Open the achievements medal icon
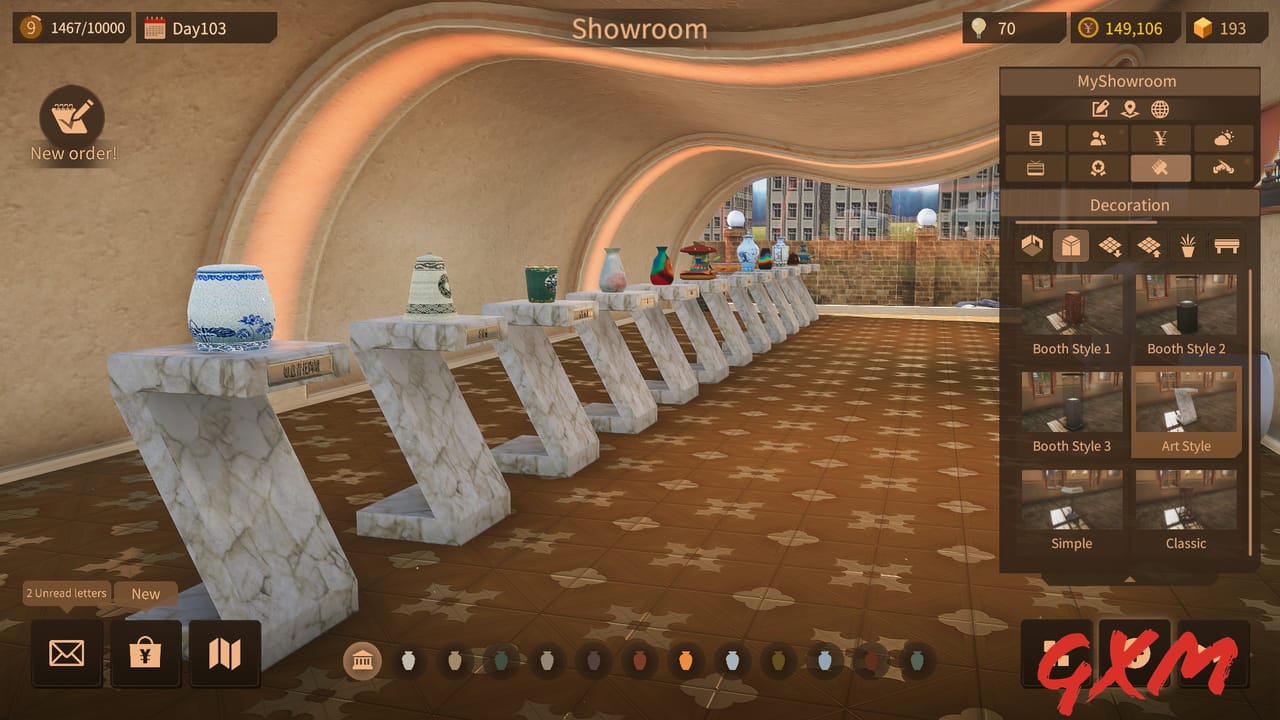The height and width of the screenshot is (720, 1280). click(x=1098, y=167)
